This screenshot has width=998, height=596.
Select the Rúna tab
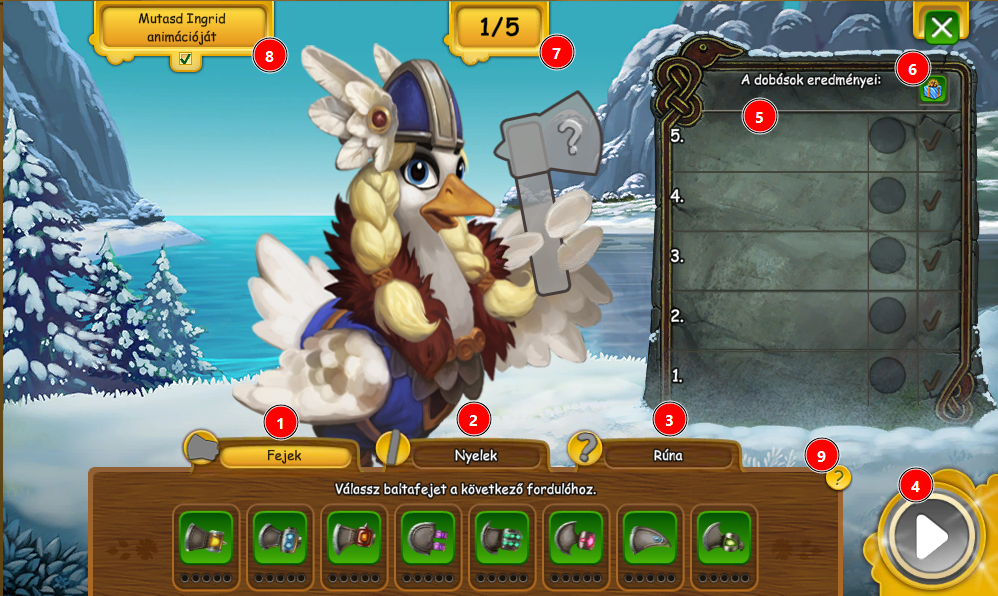(668, 456)
